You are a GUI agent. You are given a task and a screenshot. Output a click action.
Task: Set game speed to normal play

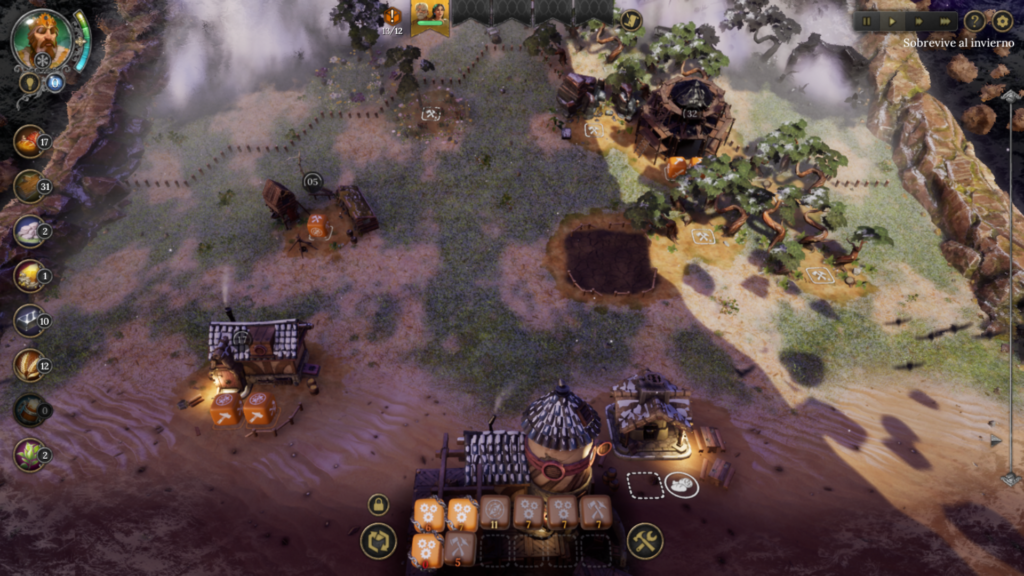[x=893, y=20]
